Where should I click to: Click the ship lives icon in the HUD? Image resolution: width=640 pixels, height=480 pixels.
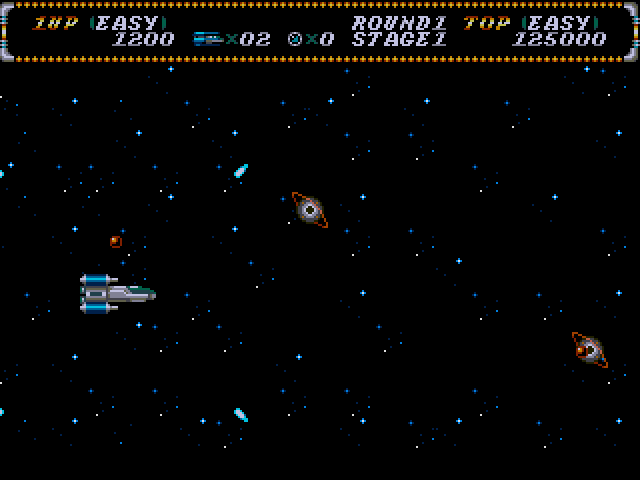point(207,39)
